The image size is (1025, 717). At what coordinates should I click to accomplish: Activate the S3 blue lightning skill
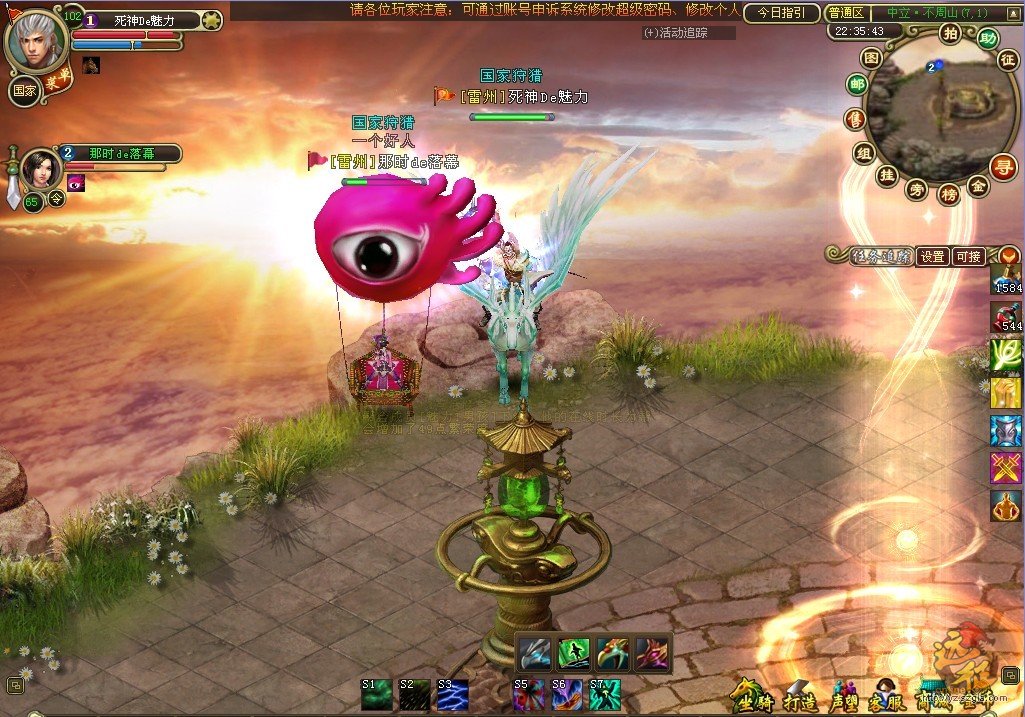pyautogui.click(x=453, y=695)
